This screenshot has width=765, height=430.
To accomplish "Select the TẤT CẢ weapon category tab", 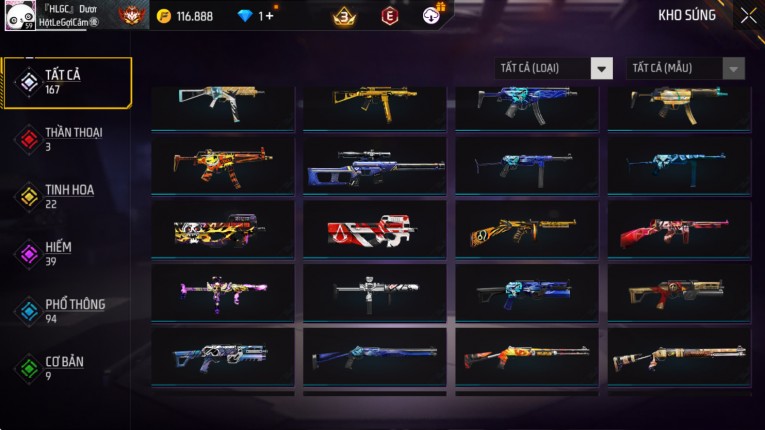I will tap(67, 82).
